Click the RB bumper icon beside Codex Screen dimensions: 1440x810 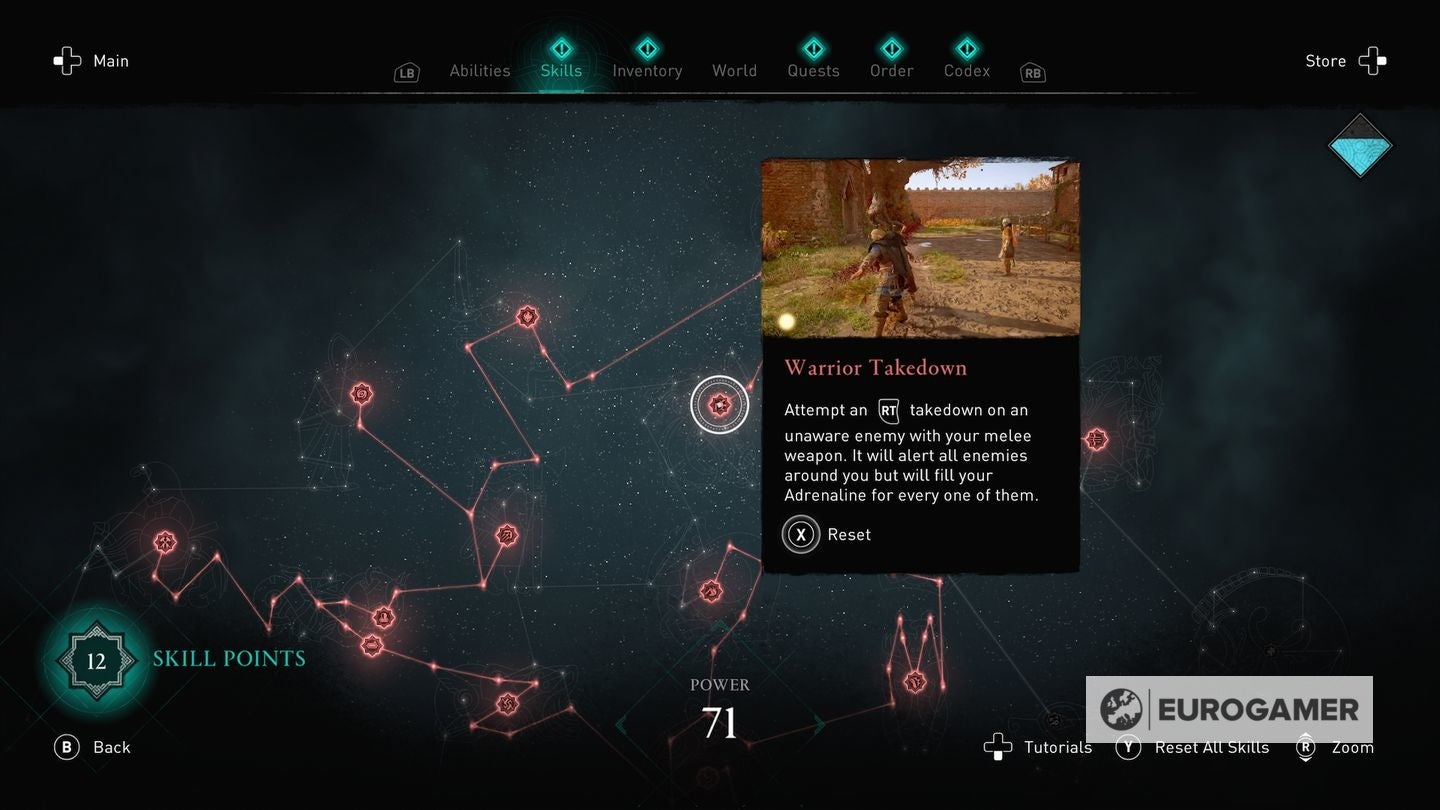[x=1032, y=72]
